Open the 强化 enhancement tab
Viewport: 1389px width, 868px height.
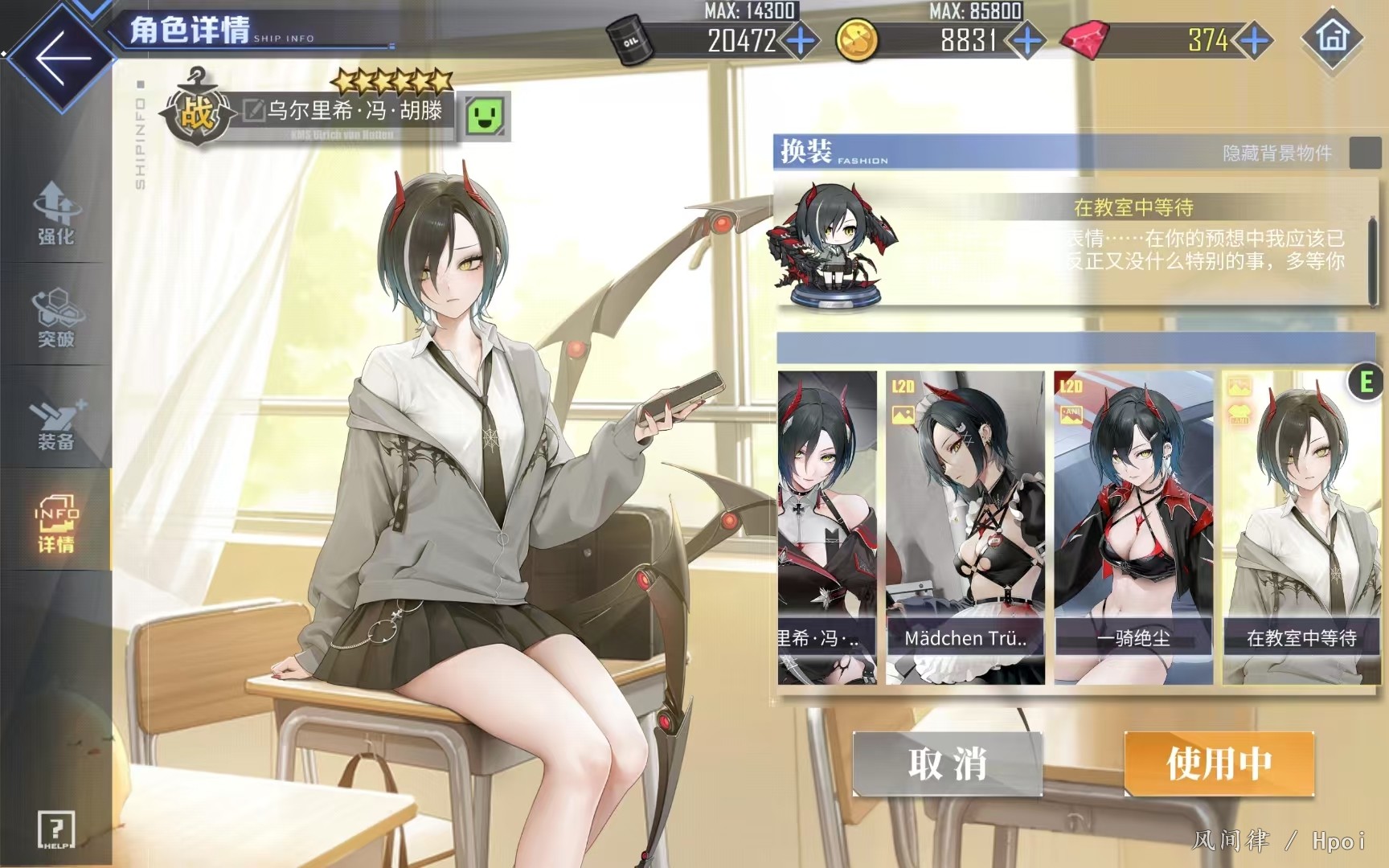pyautogui.click(x=55, y=214)
